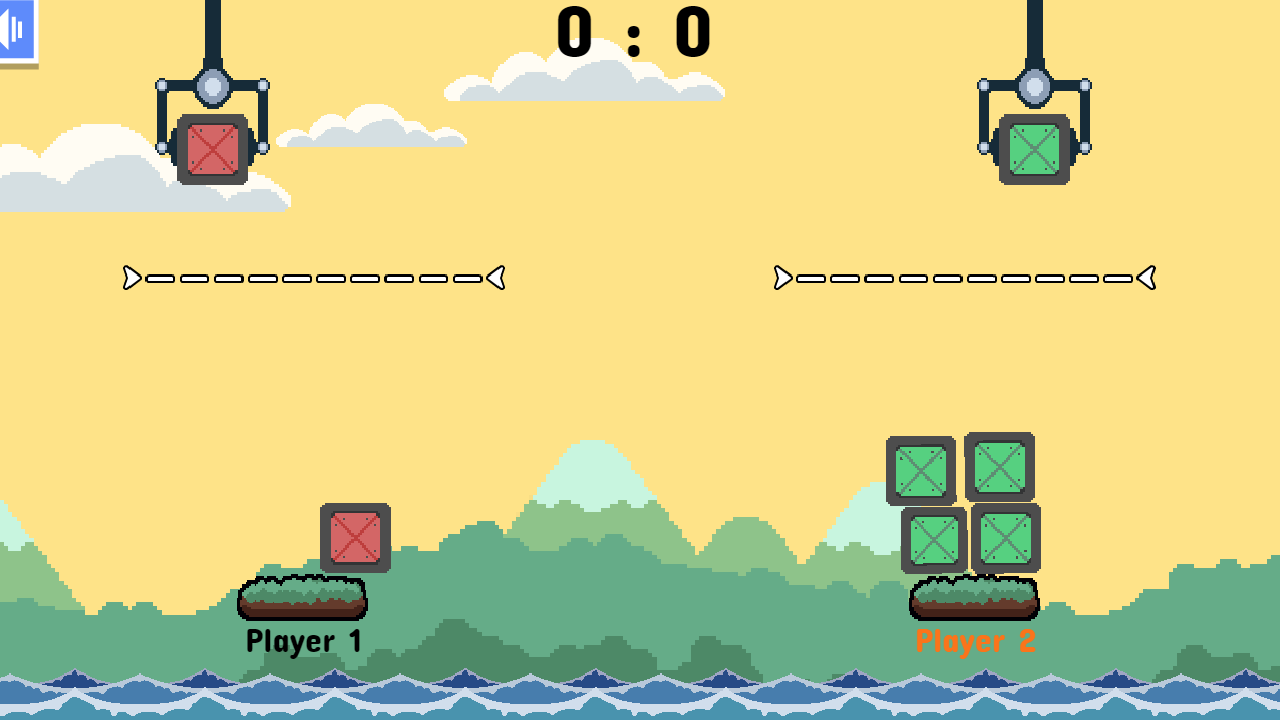Click Player 1's grass platform
Viewport: 1280px width, 720px height.
[x=303, y=597]
